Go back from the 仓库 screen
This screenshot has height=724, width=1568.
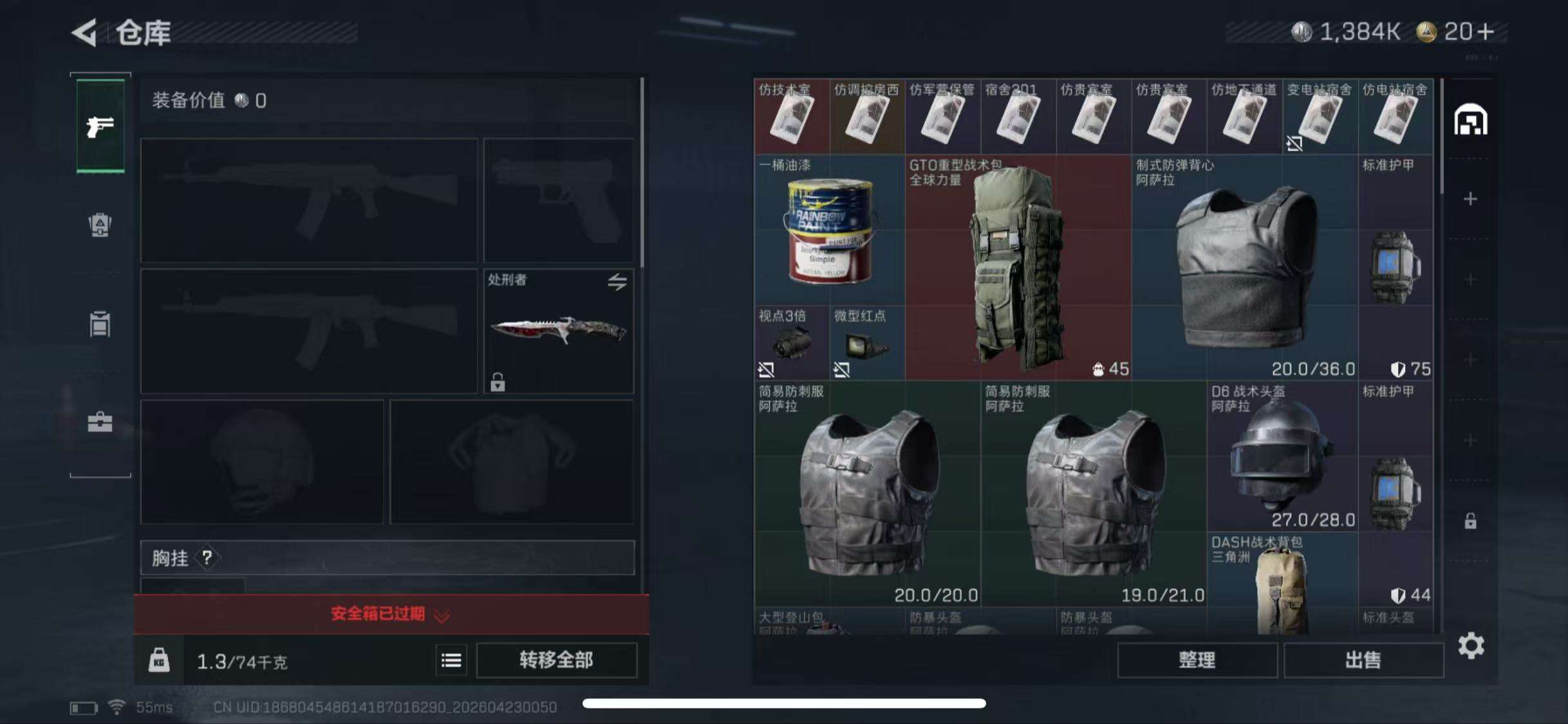(x=85, y=32)
